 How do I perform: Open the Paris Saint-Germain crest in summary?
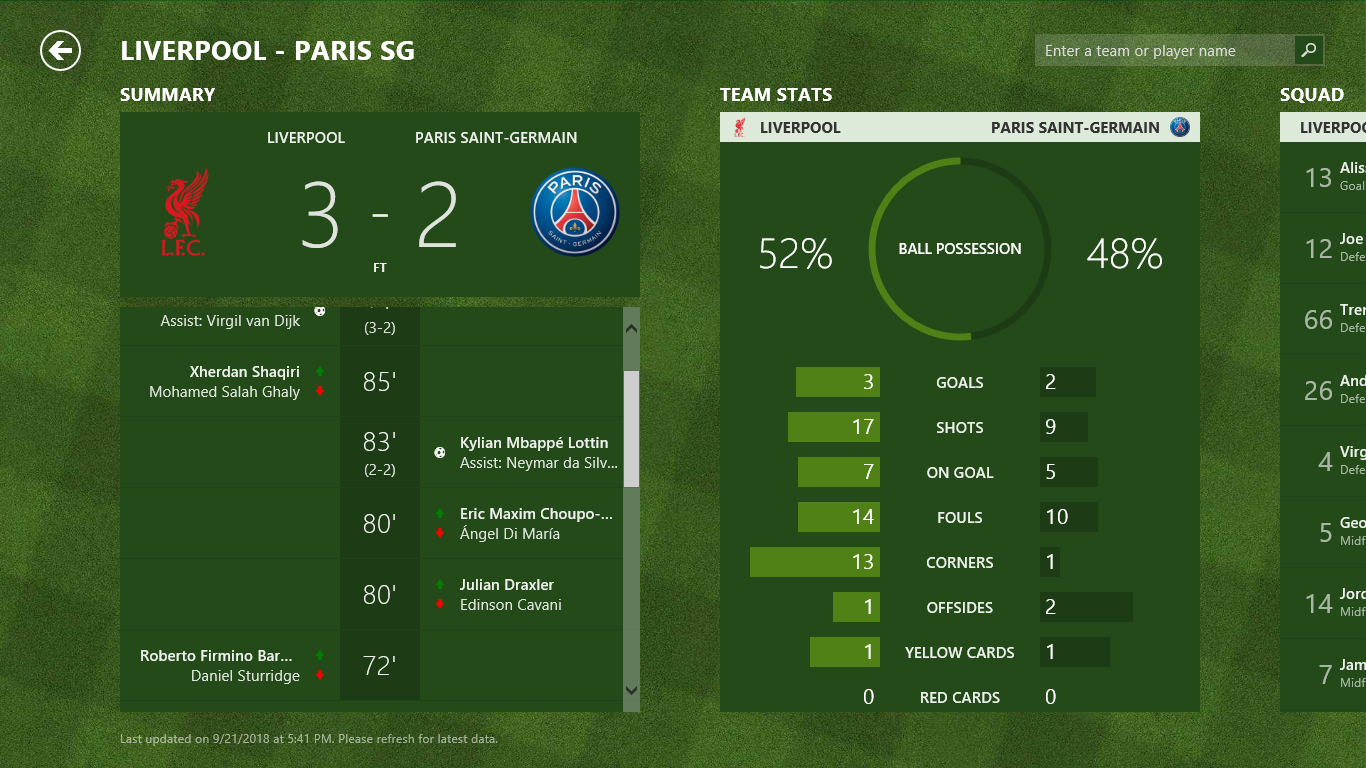575,213
